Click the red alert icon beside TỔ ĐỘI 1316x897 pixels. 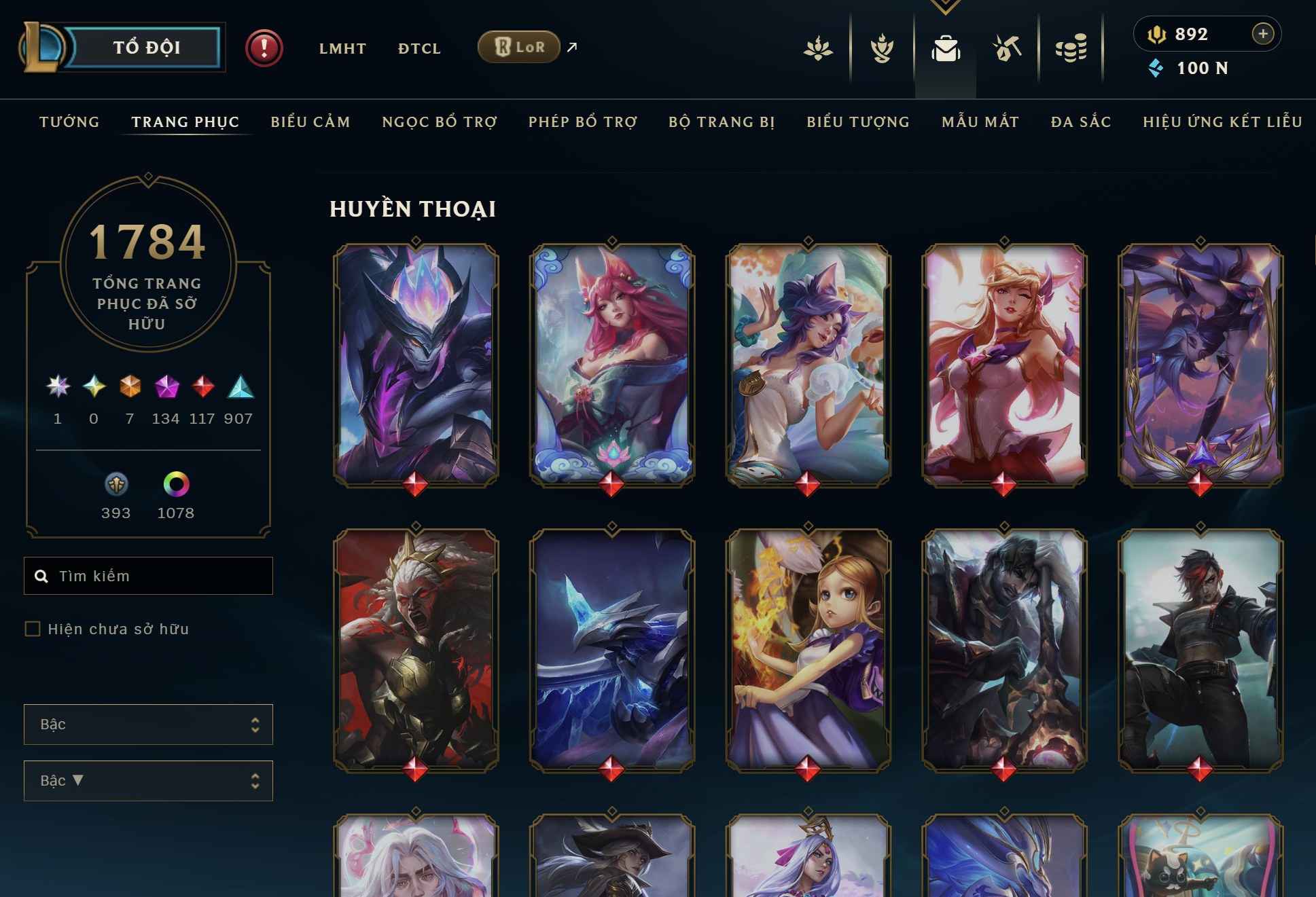264,48
